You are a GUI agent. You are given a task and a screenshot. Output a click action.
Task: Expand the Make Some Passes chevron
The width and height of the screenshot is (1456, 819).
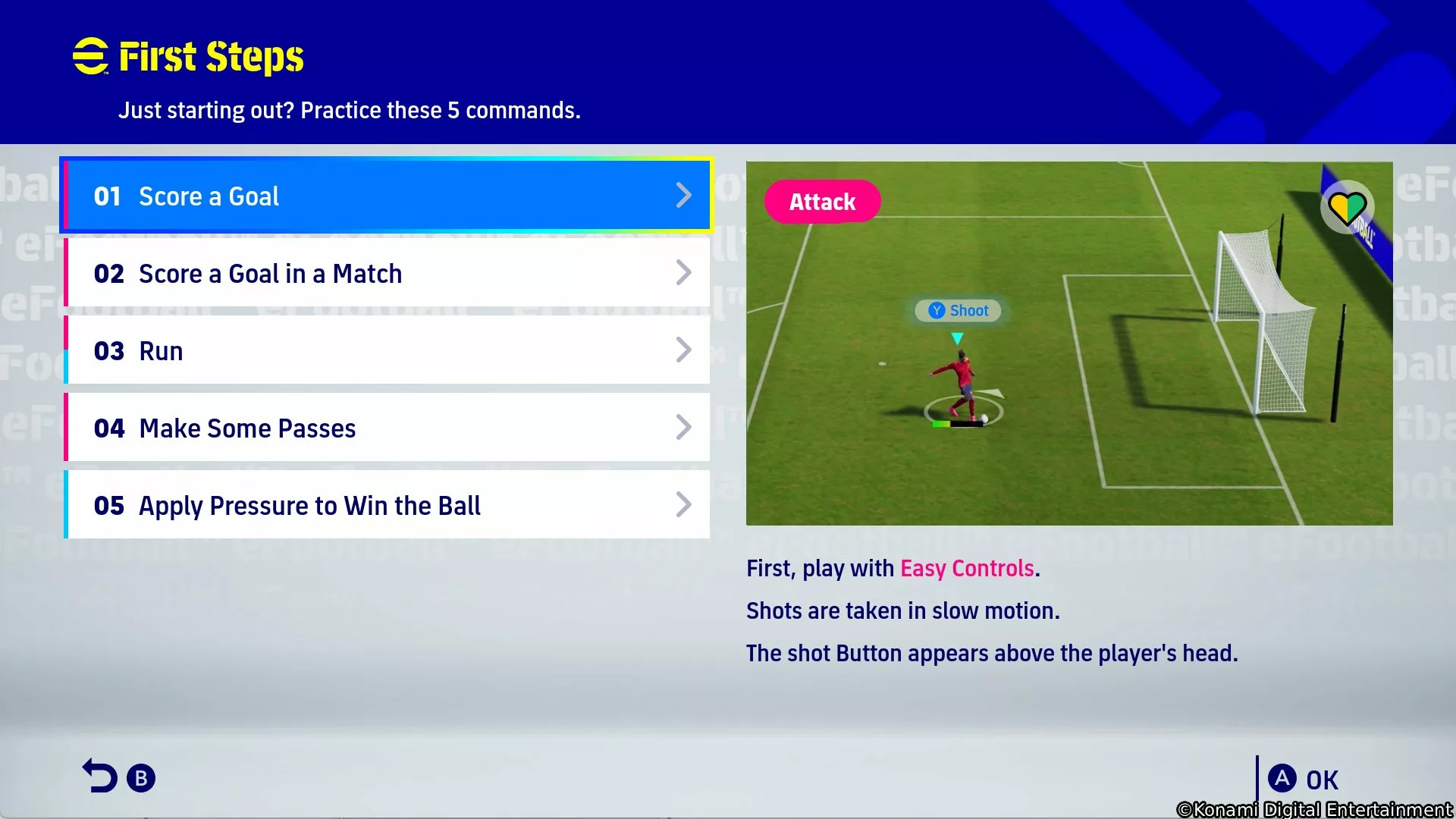684,427
